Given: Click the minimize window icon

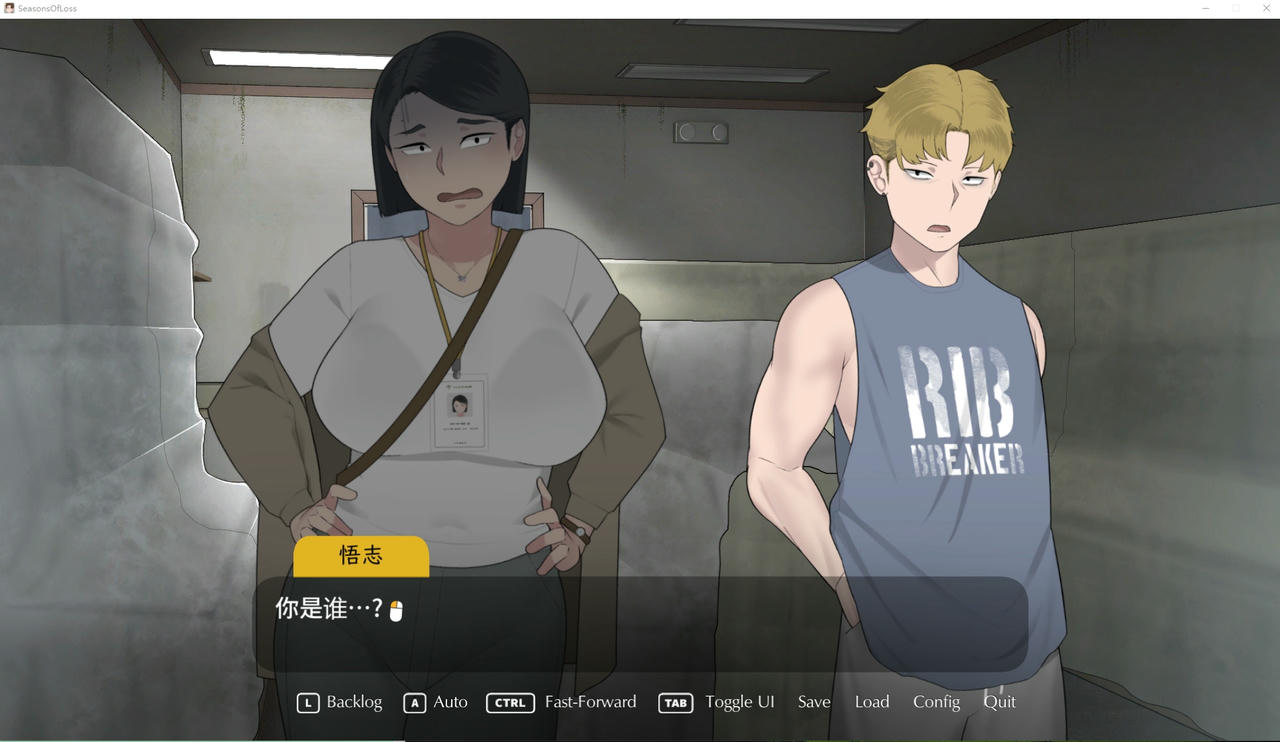Looking at the screenshot, I should point(1205,8).
